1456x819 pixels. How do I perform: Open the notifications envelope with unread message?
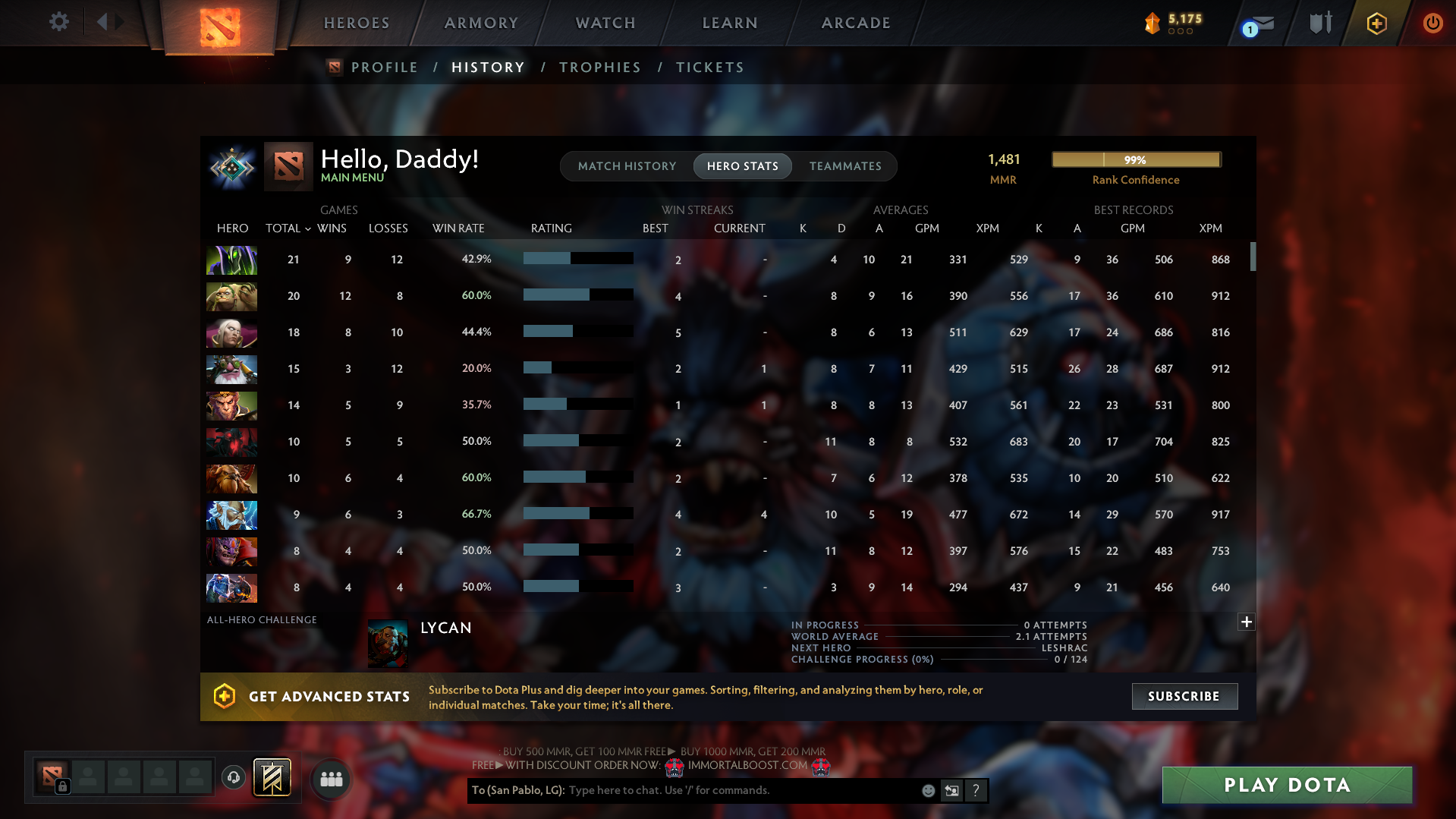coord(1263,23)
